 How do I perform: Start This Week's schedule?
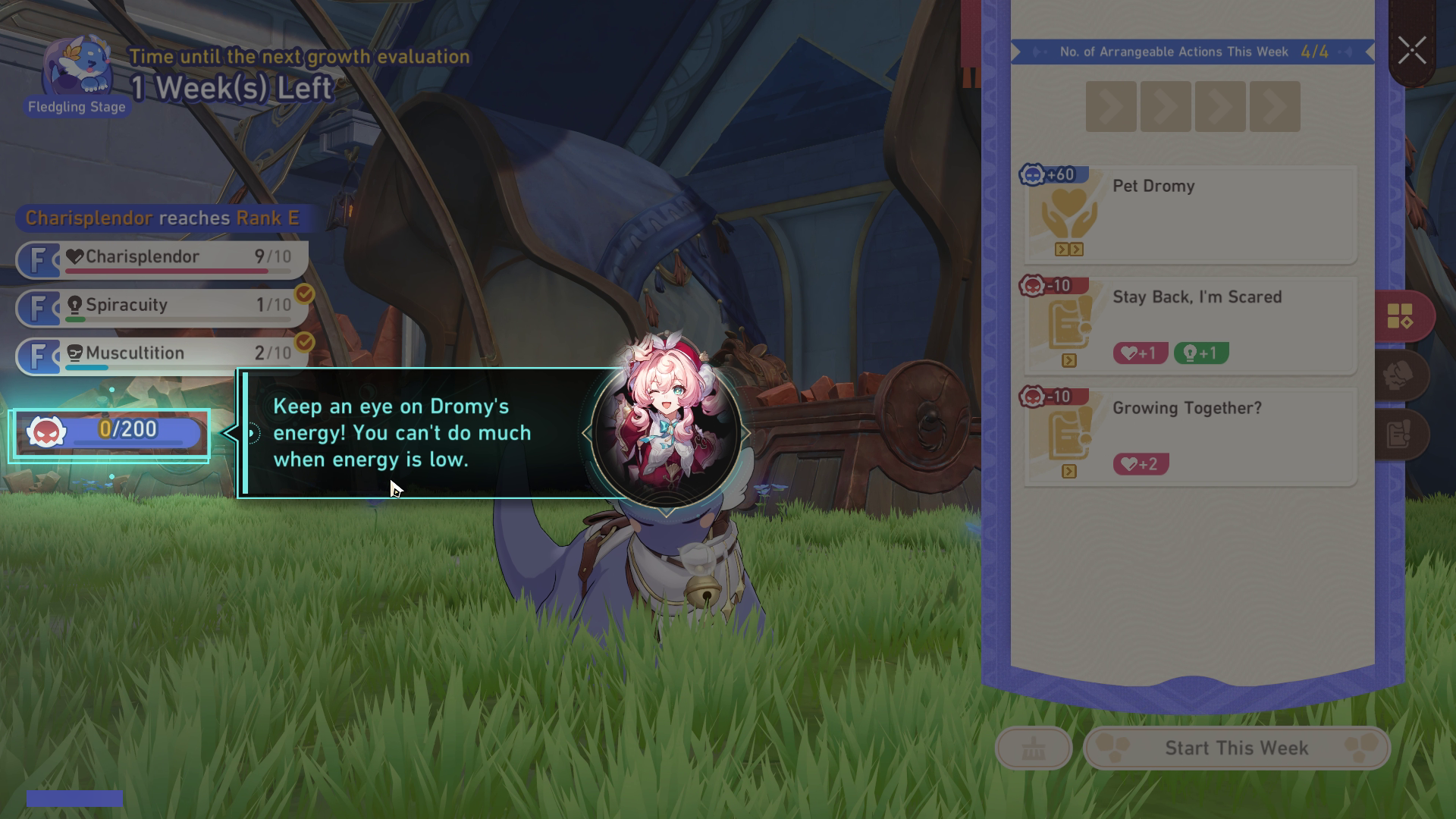1236,748
